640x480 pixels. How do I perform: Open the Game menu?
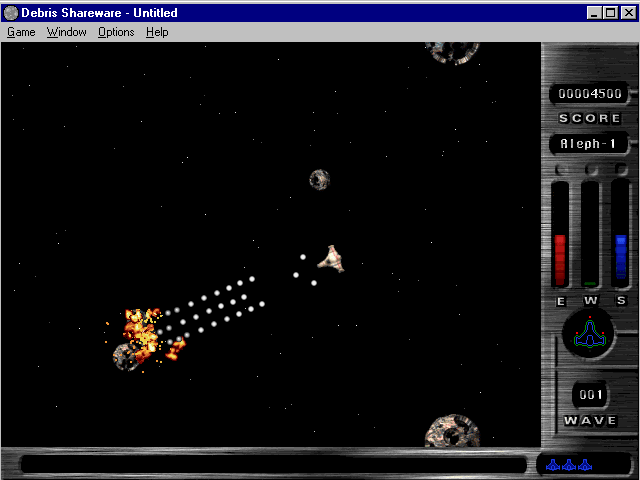click(21, 32)
